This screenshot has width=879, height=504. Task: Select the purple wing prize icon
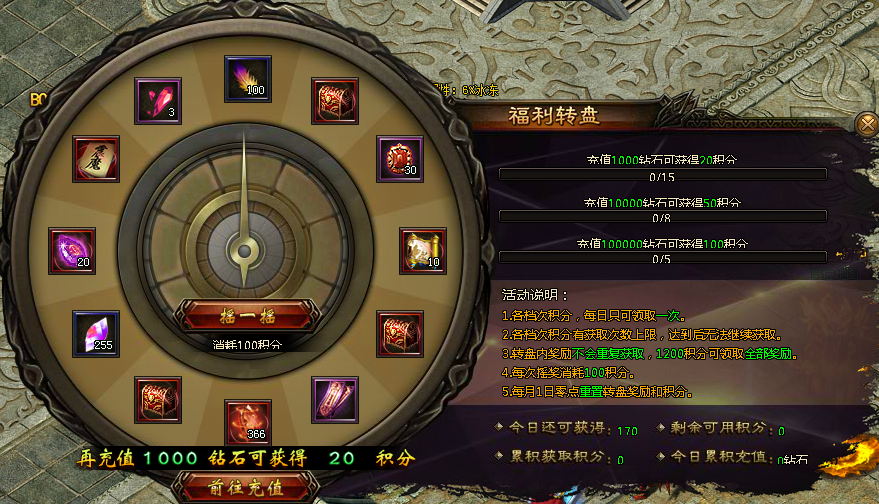pyautogui.click(x=334, y=400)
